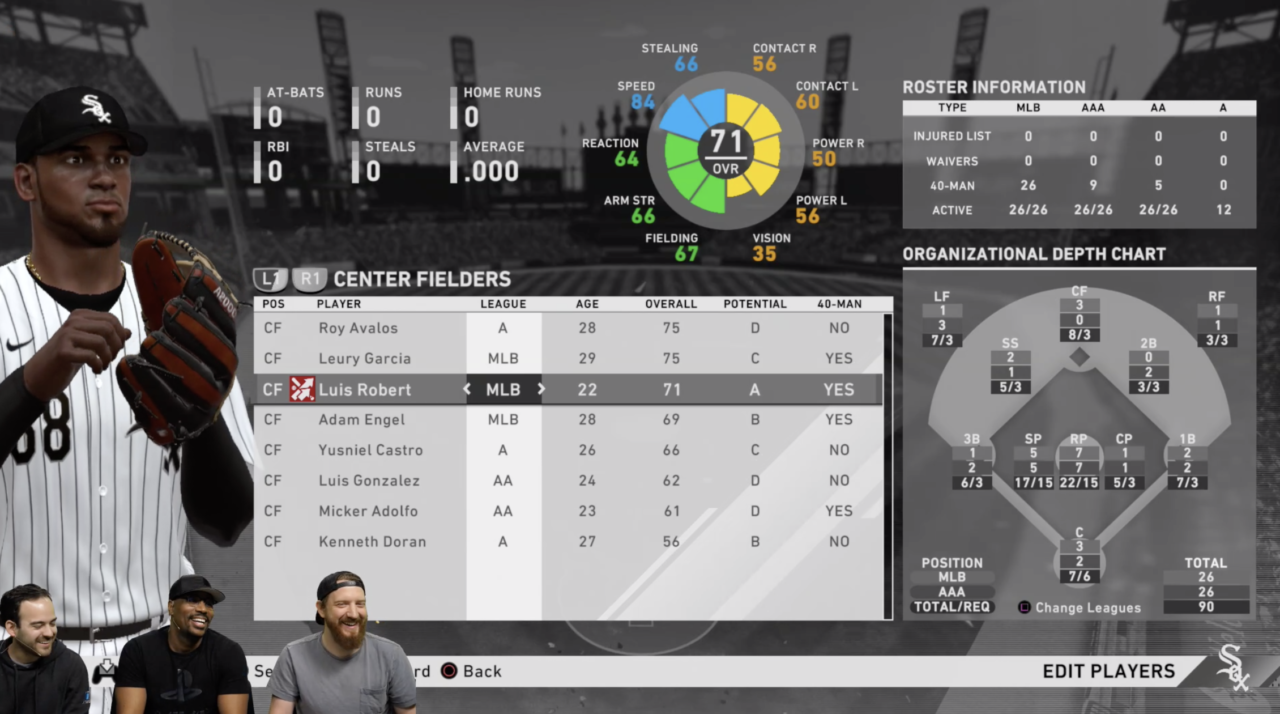The image size is (1280, 714).
Task: Select the Yusniel Castro row
Action: click(x=370, y=450)
